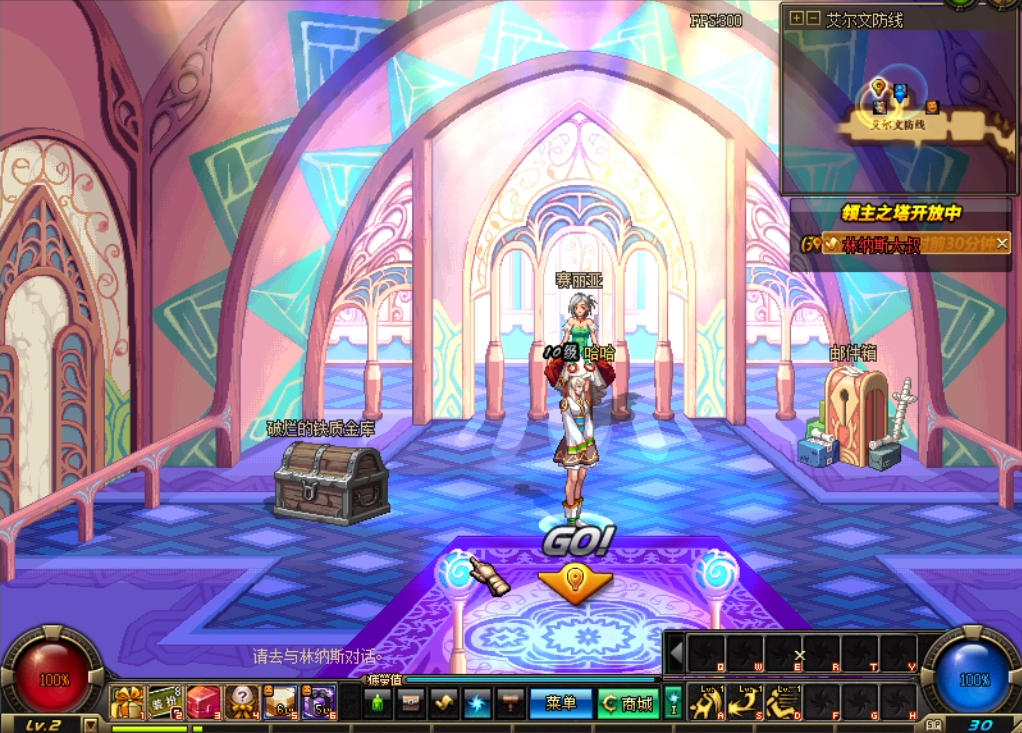1022x733 pixels.
Task: Activate the skill in slot A
Action: [x=707, y=702]
